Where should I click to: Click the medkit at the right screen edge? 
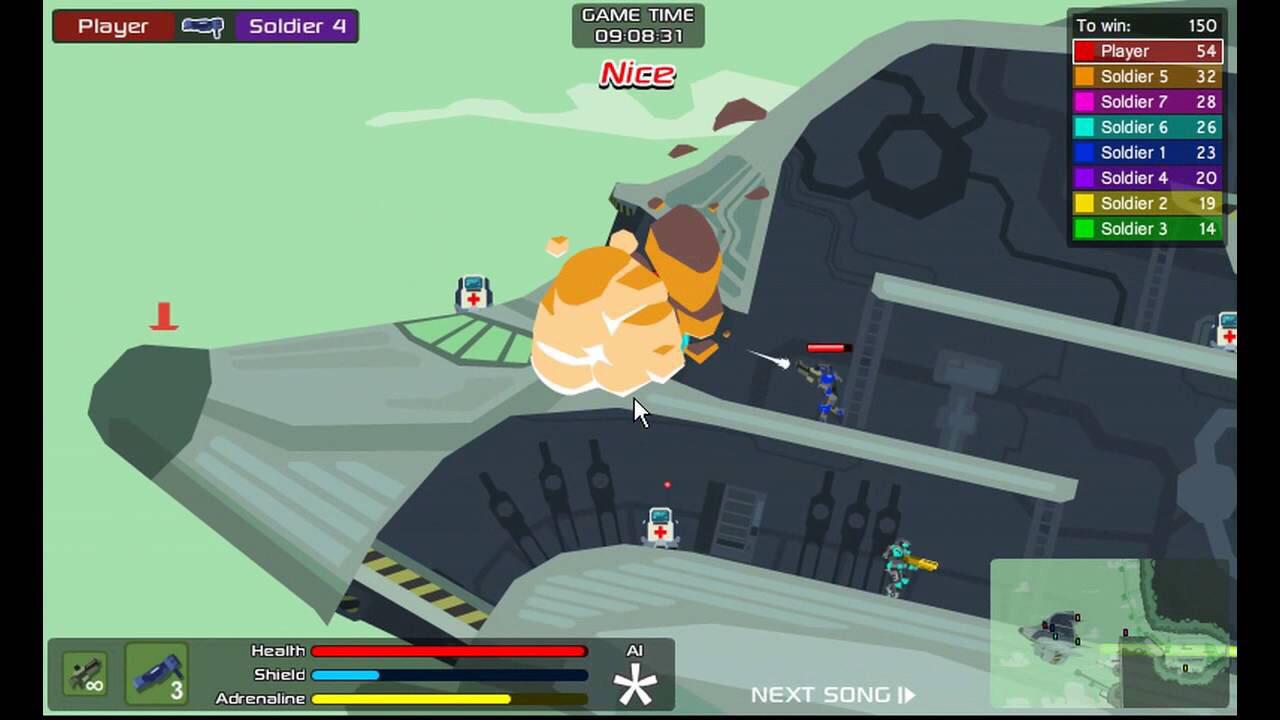coord(1227,332)
